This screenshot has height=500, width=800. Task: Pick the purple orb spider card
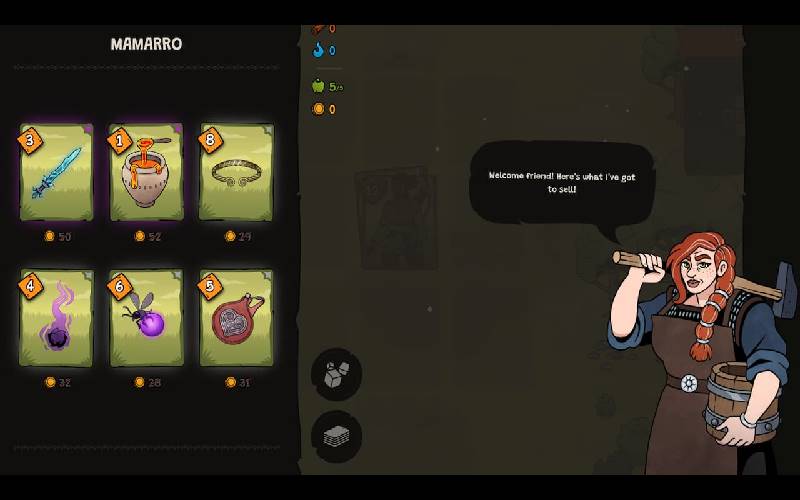click(146, 318)
